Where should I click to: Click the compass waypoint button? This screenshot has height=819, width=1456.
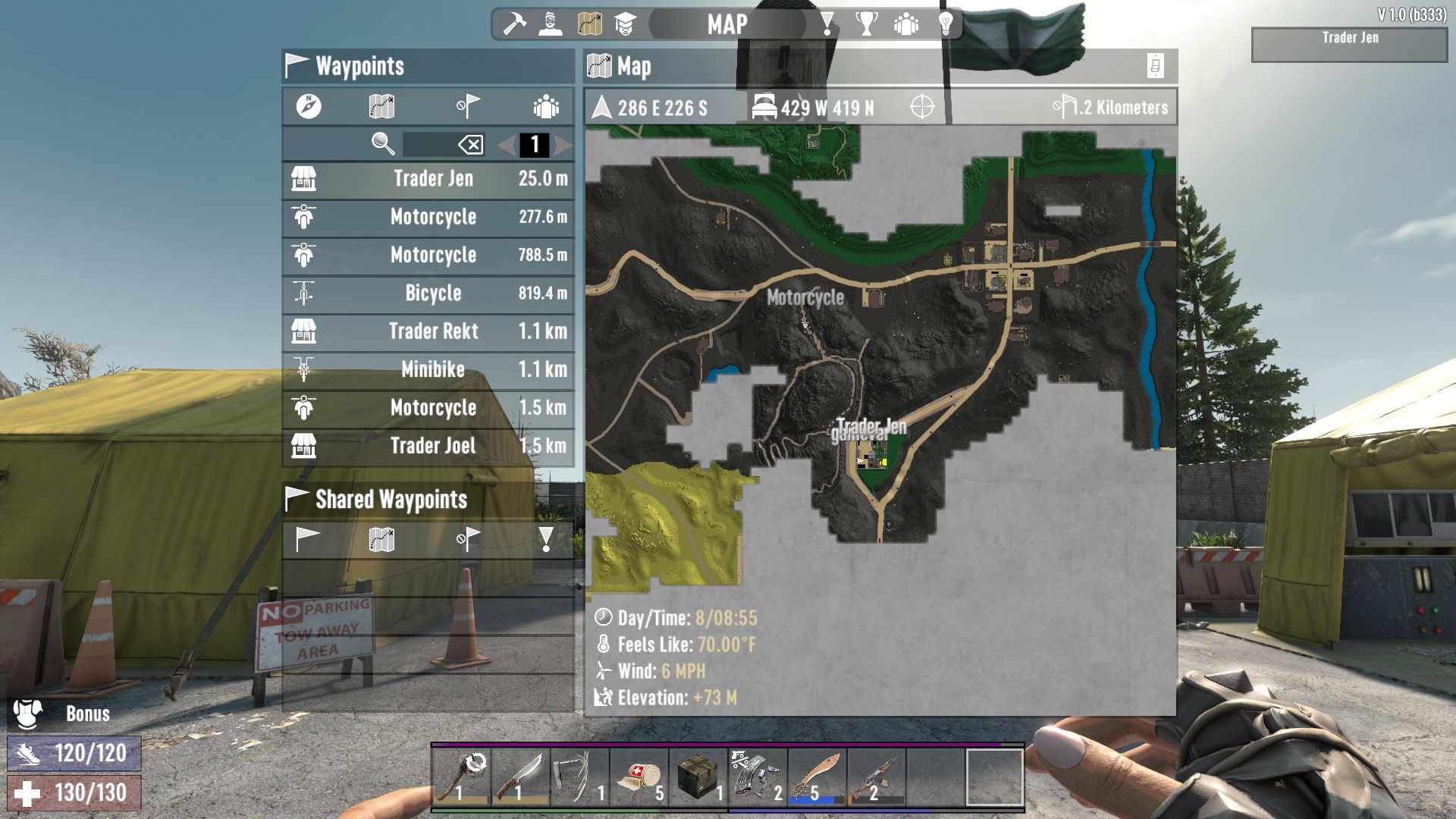coord(309,106)
